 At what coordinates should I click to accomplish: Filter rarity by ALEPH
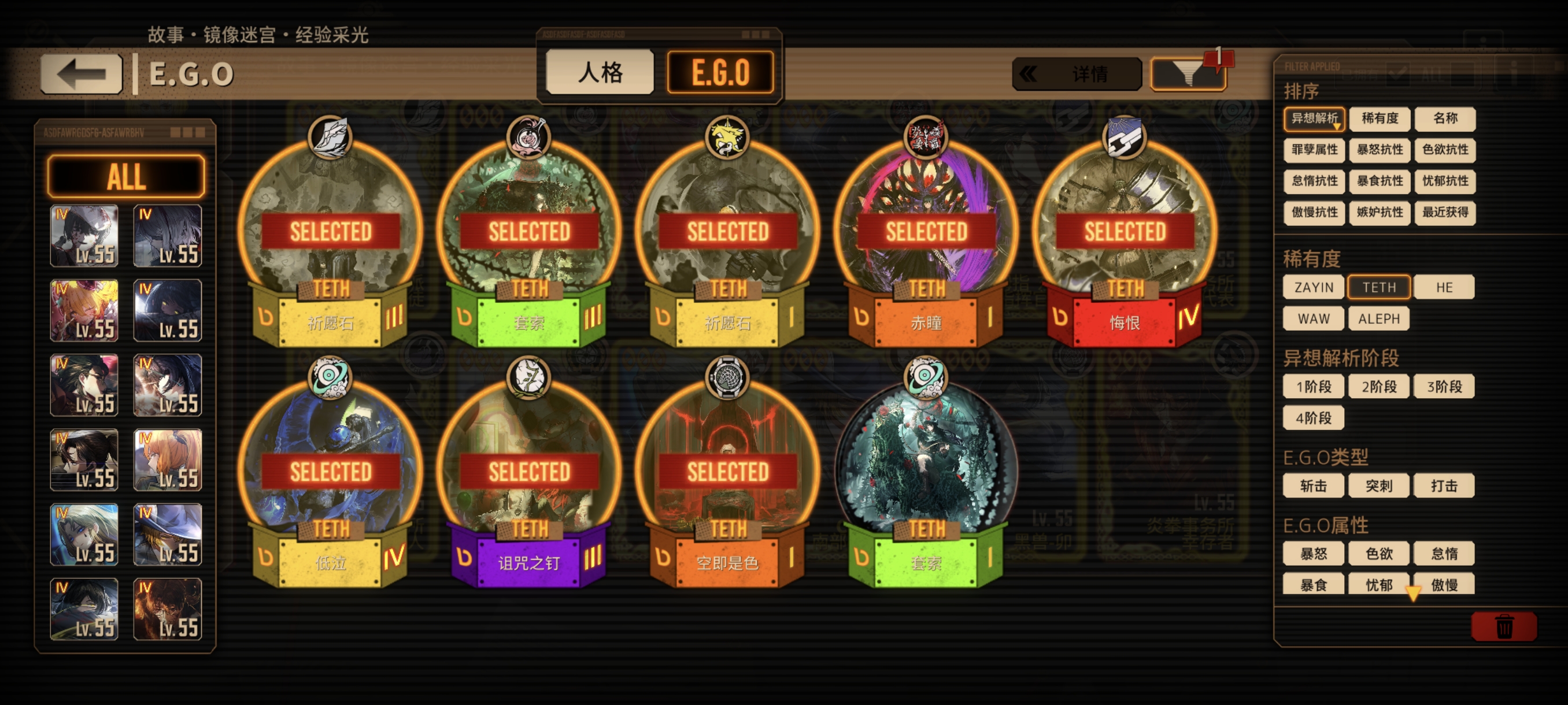coord(1379,319)
